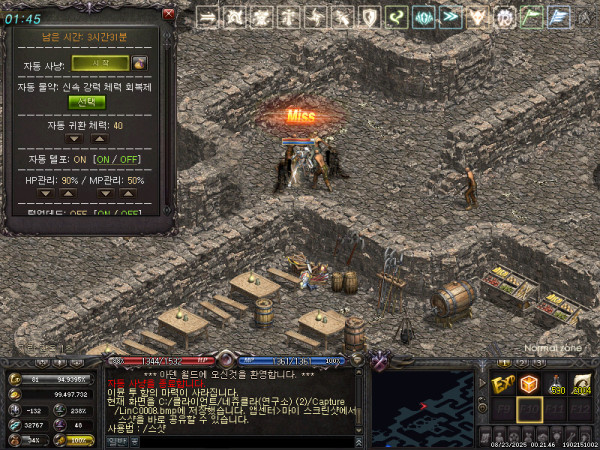600x450 pixels.
Task: Select the blue winged flag icon
Action: coord(559,17)
